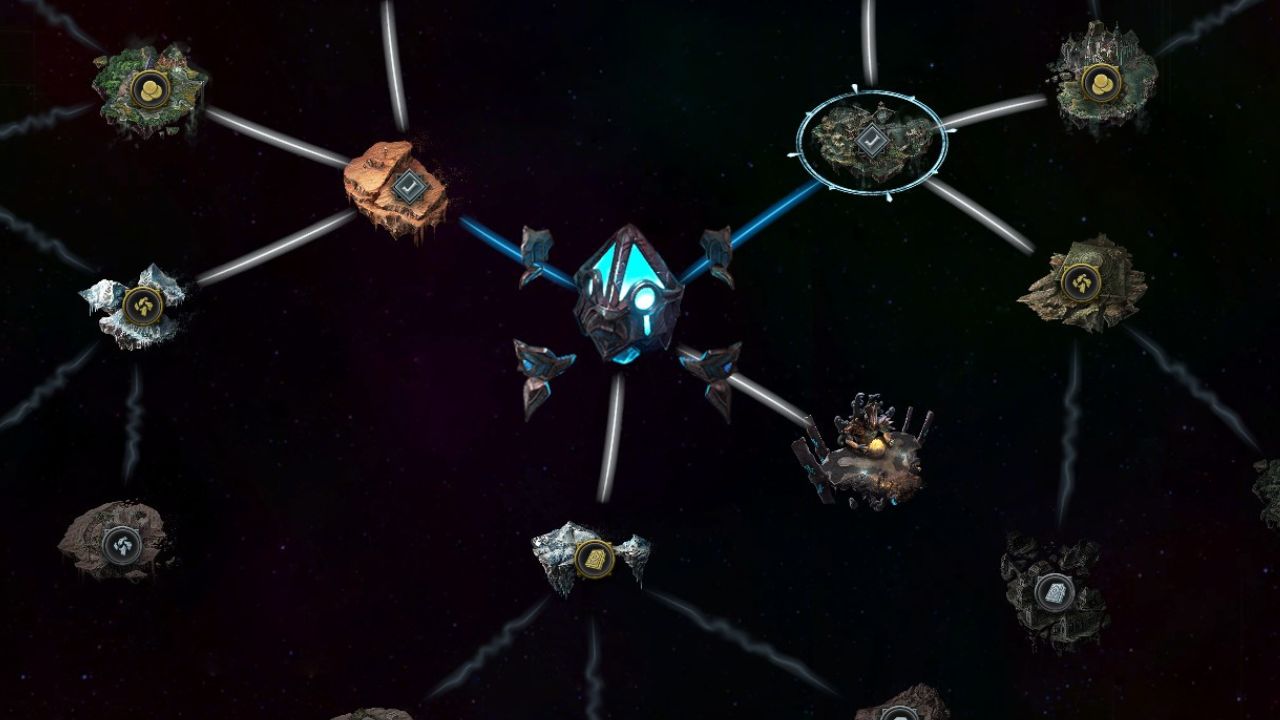Click the upper-left winged fragment beside the portal
This screenshot has height=720, width=1280.
coord(536,247)
